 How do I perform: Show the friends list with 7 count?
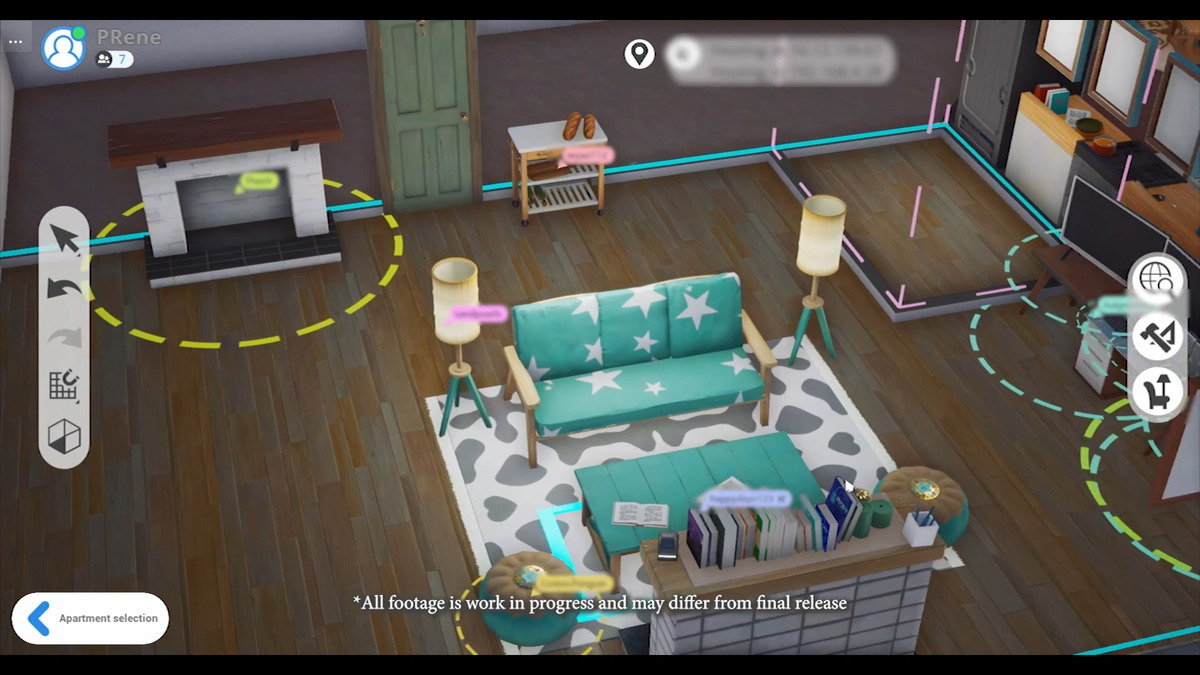[x=114, y=60]
